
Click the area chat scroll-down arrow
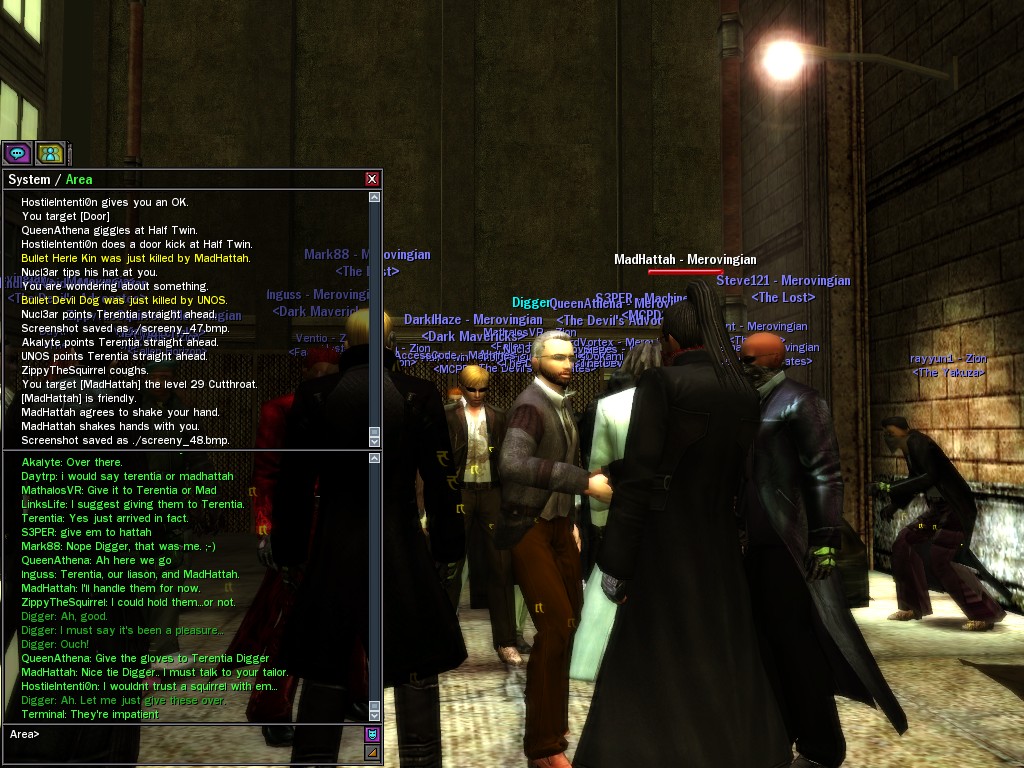click(375, 714)
